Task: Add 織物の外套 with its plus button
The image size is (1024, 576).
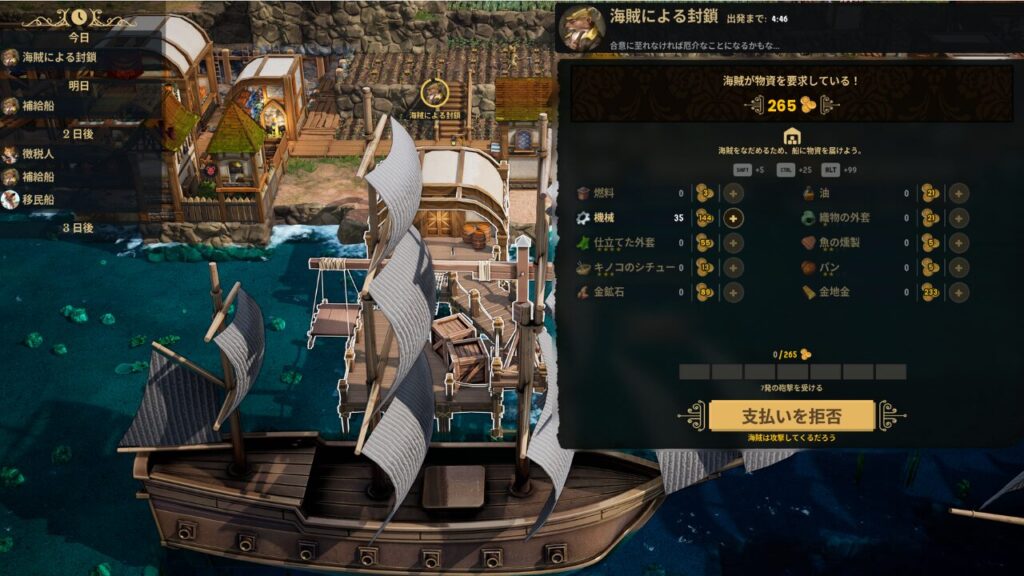Action: coord(958,218)
